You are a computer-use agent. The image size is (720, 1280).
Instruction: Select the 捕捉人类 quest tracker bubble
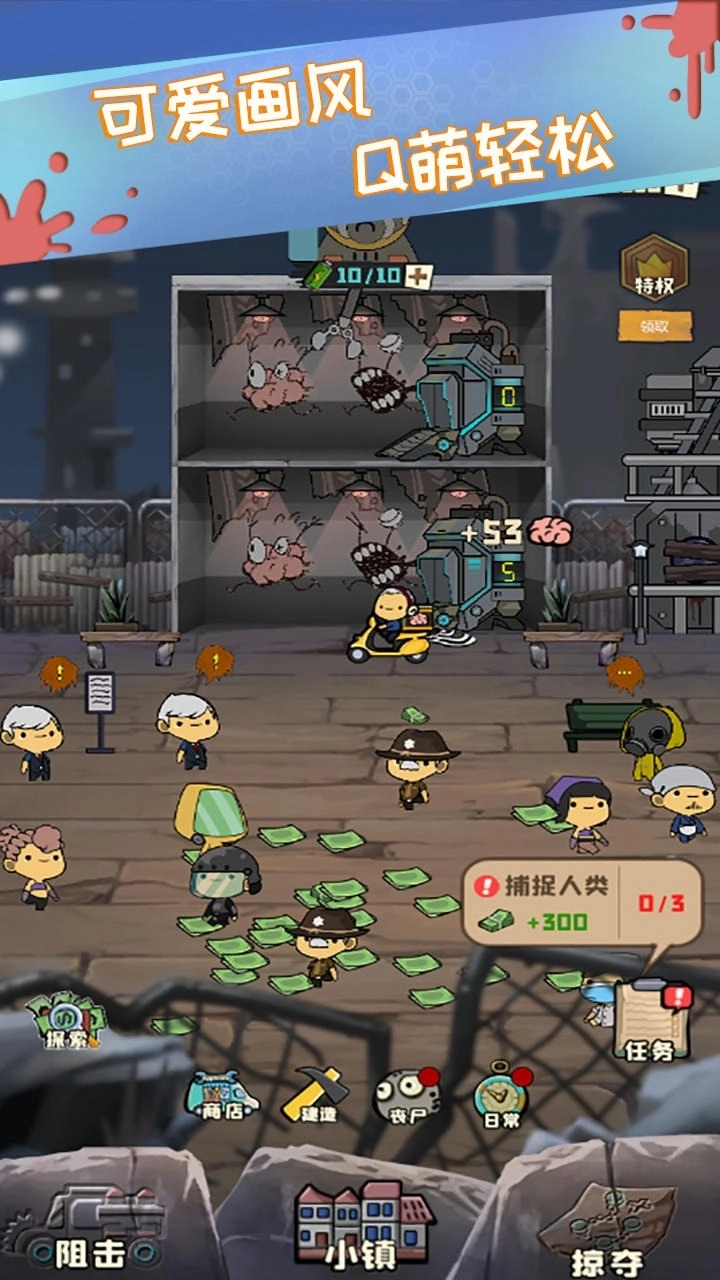(582, 904)
